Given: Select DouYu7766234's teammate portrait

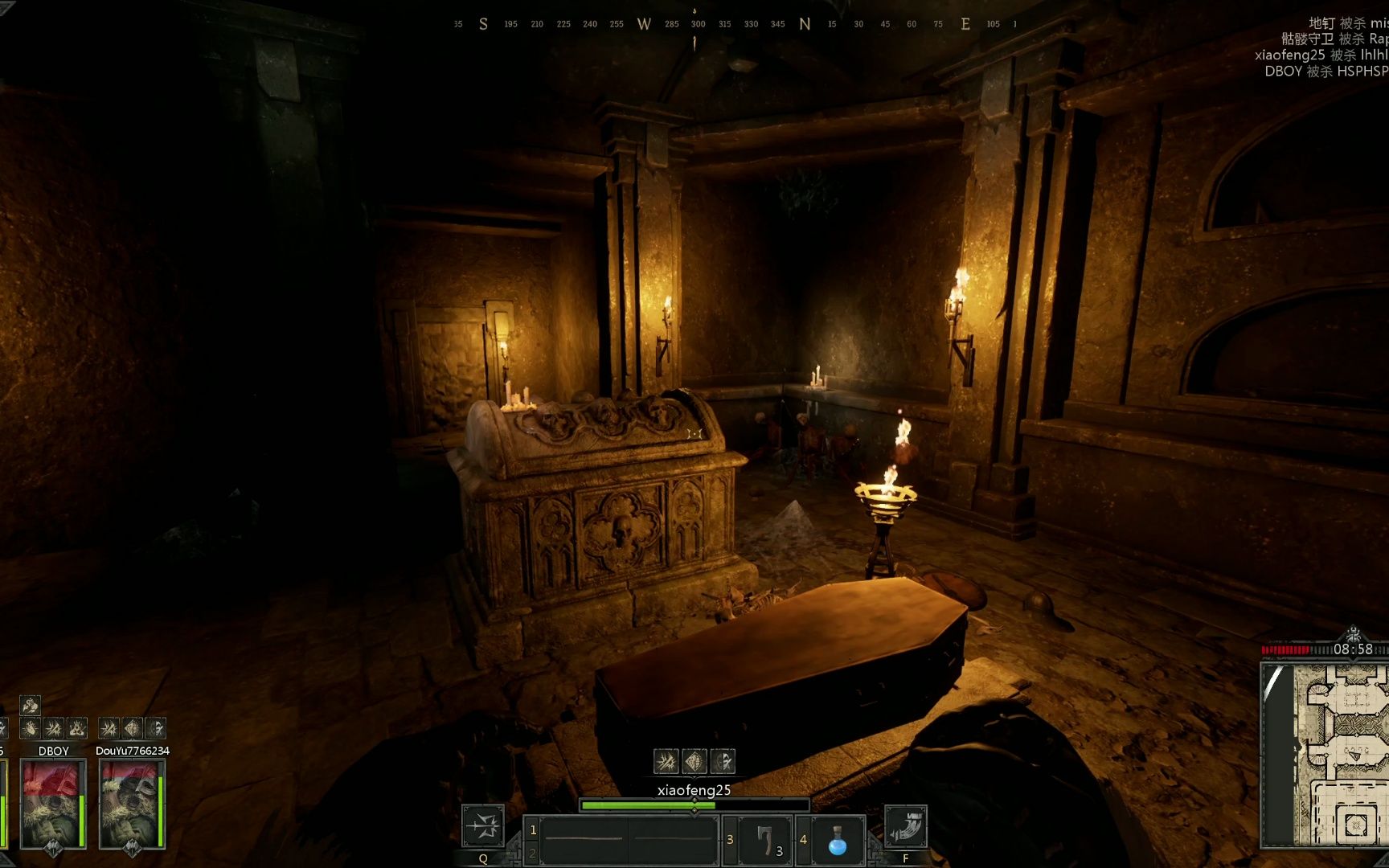Looking at the screenshot, I should [132, 804].
